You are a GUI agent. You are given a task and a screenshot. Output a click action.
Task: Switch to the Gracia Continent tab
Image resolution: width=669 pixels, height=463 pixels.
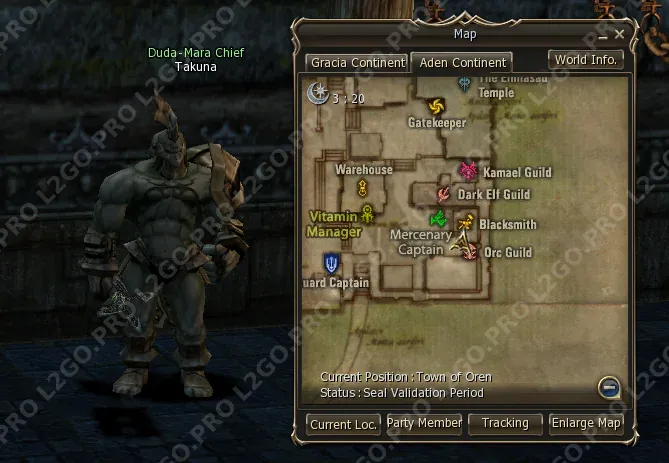(x=356, y=62)
